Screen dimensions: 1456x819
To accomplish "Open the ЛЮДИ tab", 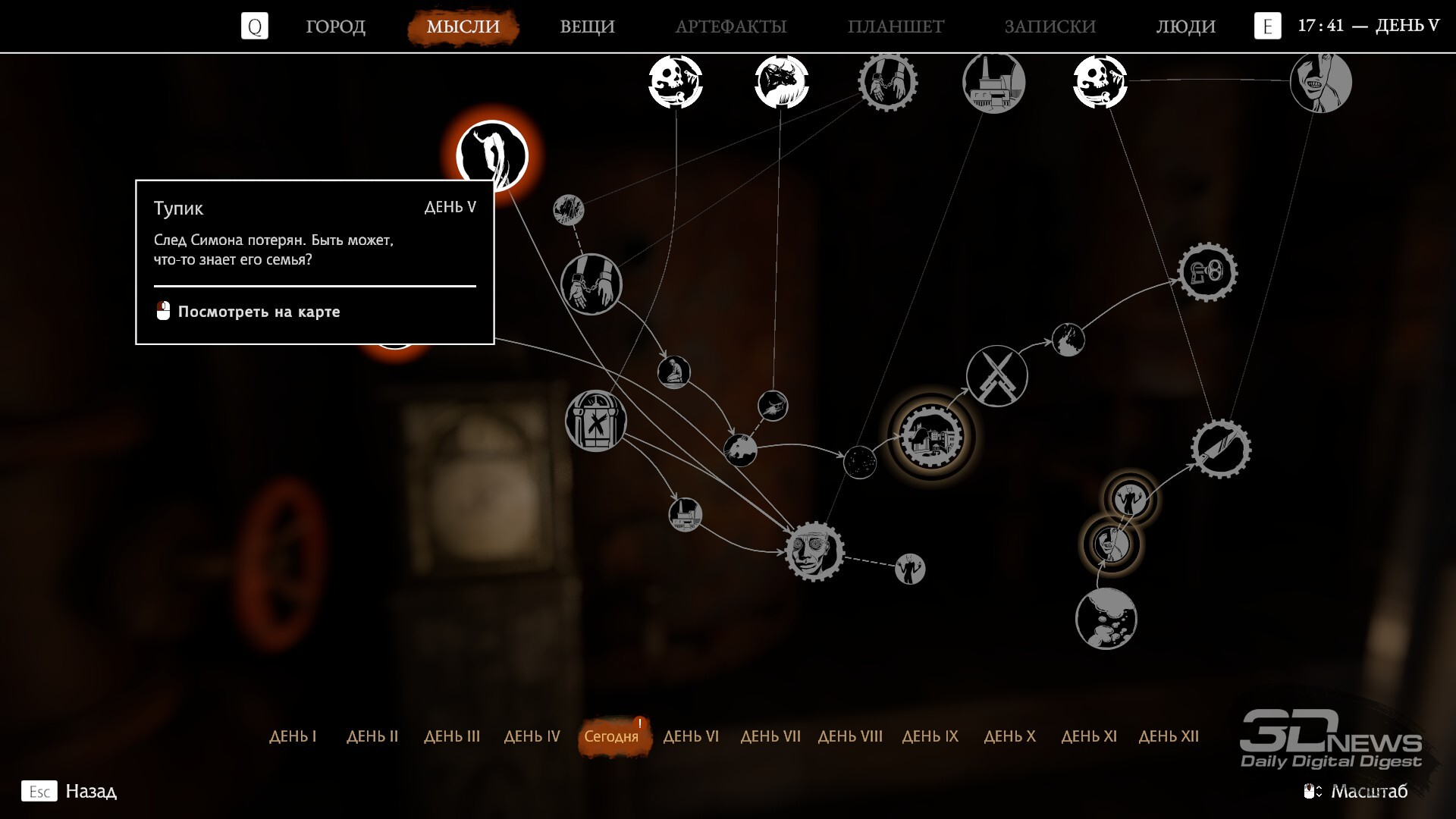I will (x=1185, y=27).
